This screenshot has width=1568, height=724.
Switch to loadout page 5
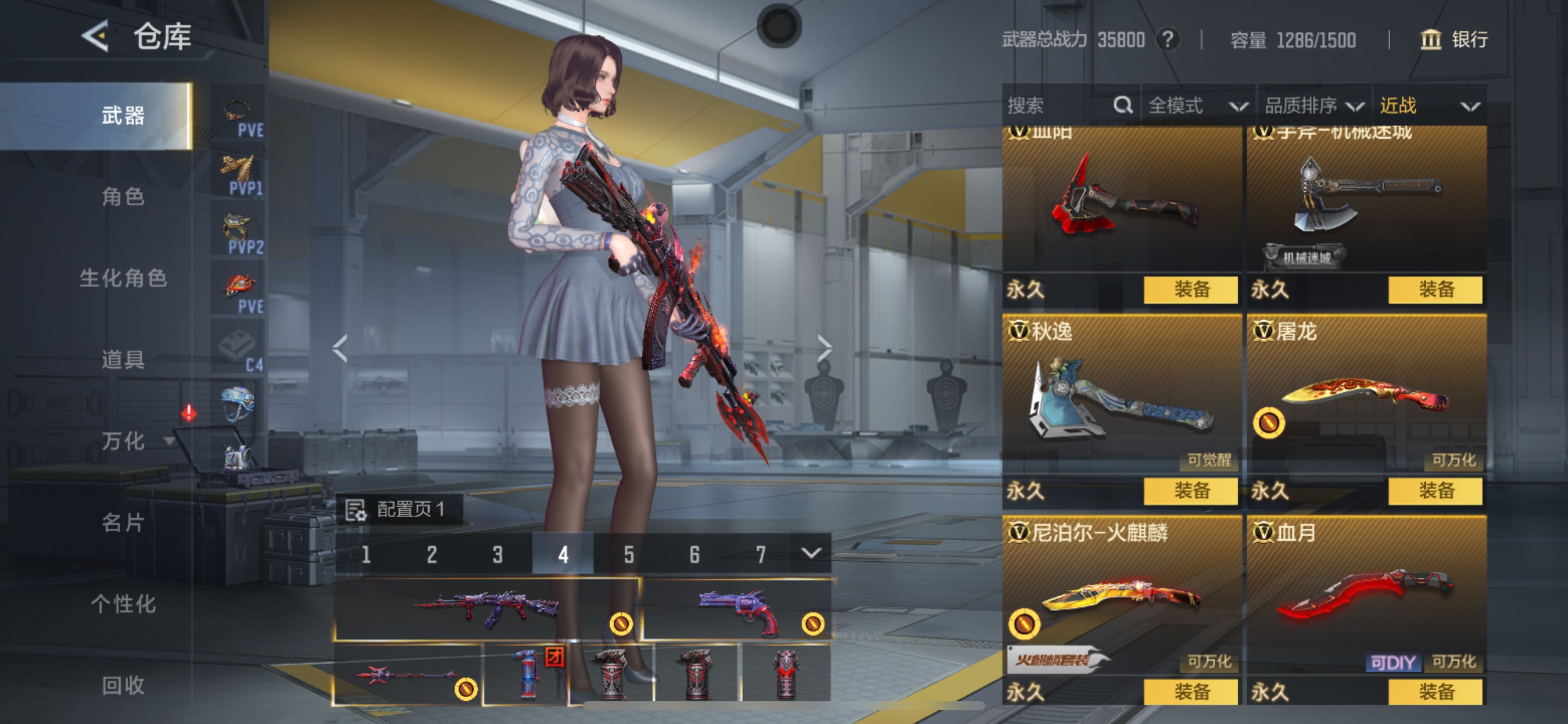point(629,554)
